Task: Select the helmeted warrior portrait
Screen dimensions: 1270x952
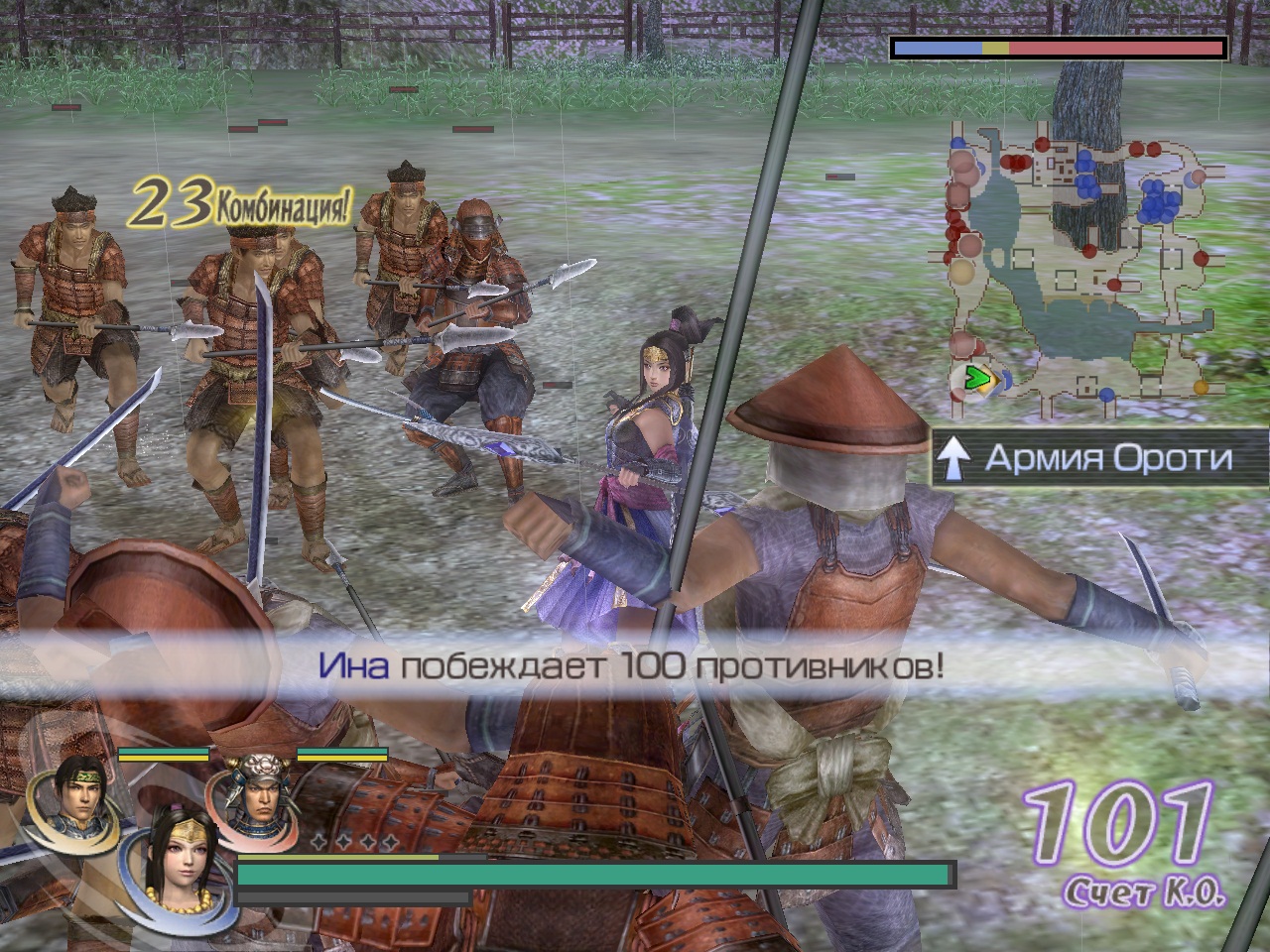Action: click(x=258, y=789)
